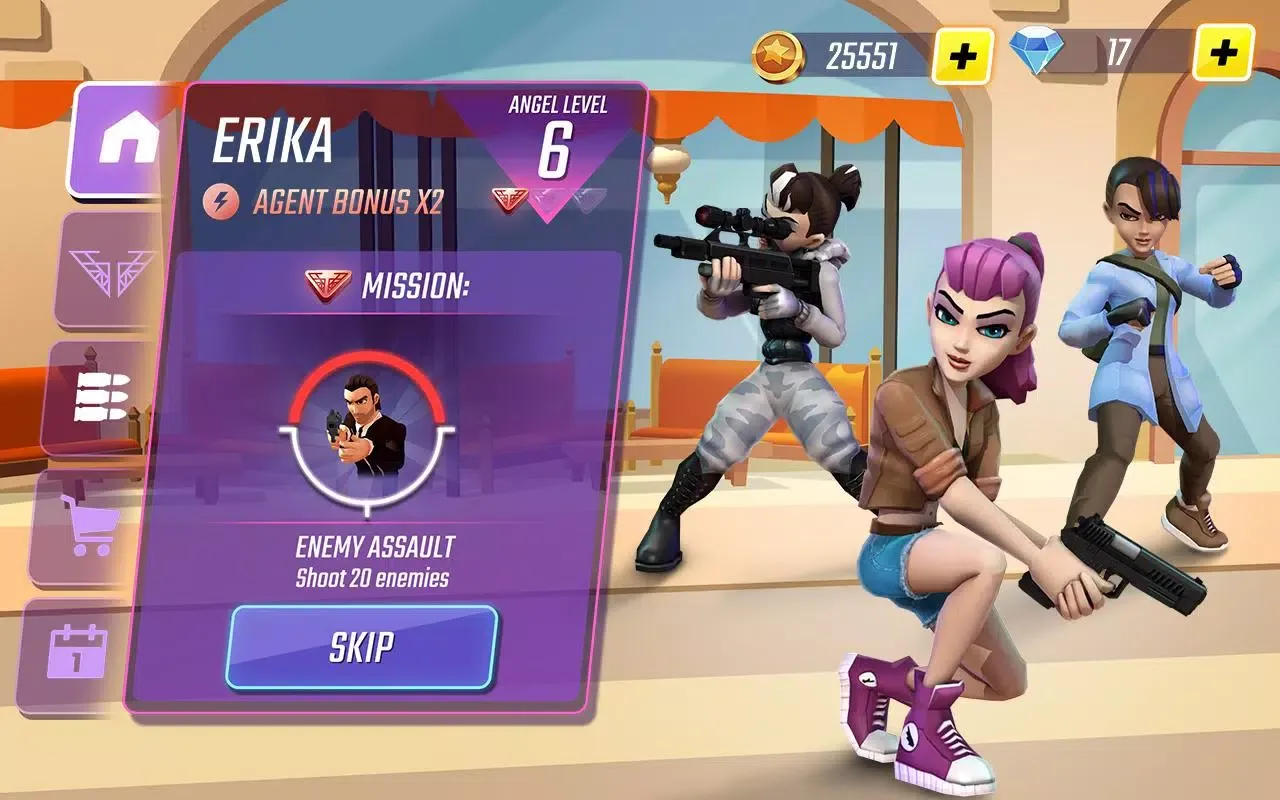Click the lightning bolt on Agent Bonus X2
The width and height of the screenshot is (1280, 800).
click(x=222, y=198)
